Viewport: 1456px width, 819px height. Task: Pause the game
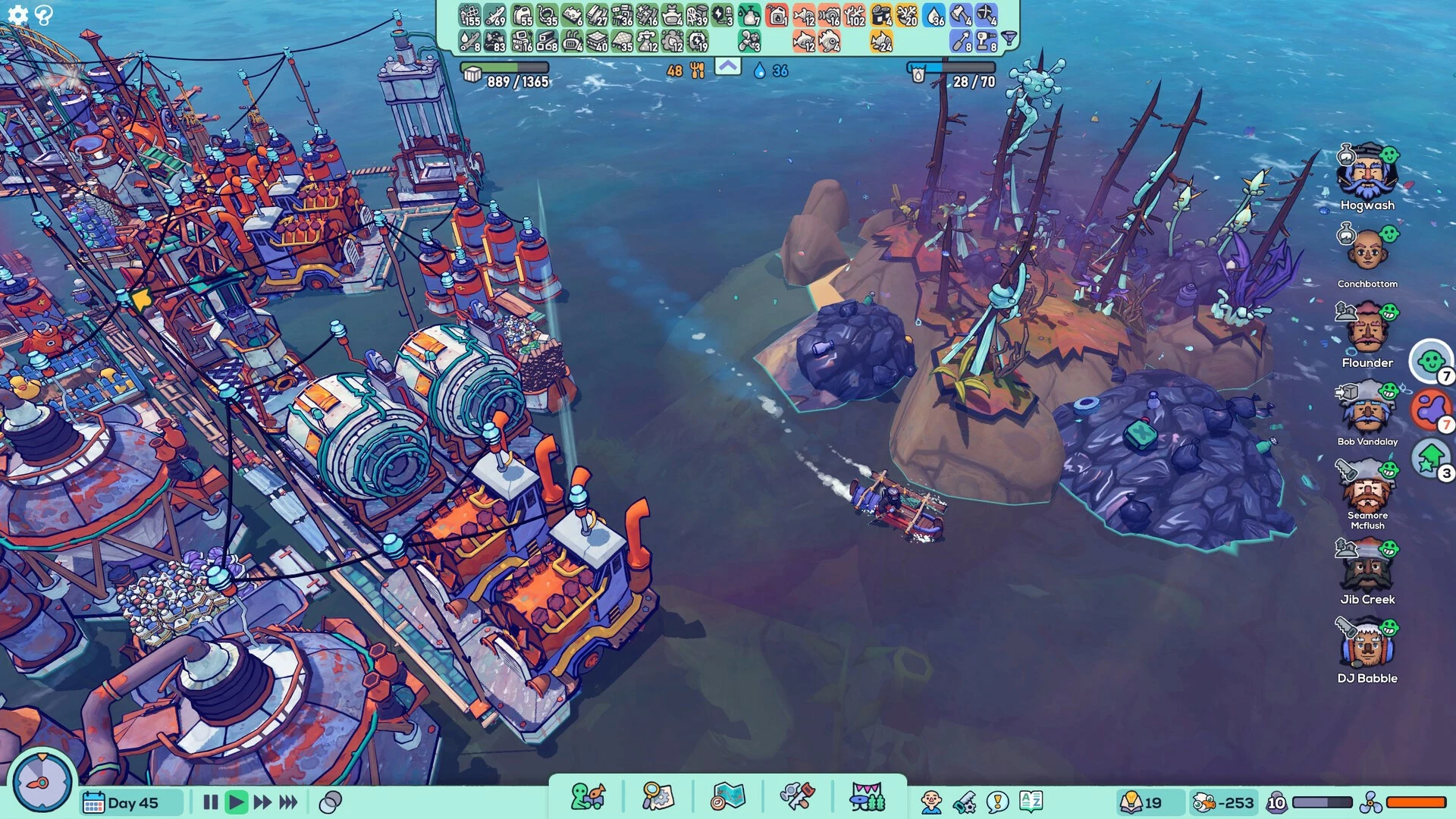(x=211, y=802)
